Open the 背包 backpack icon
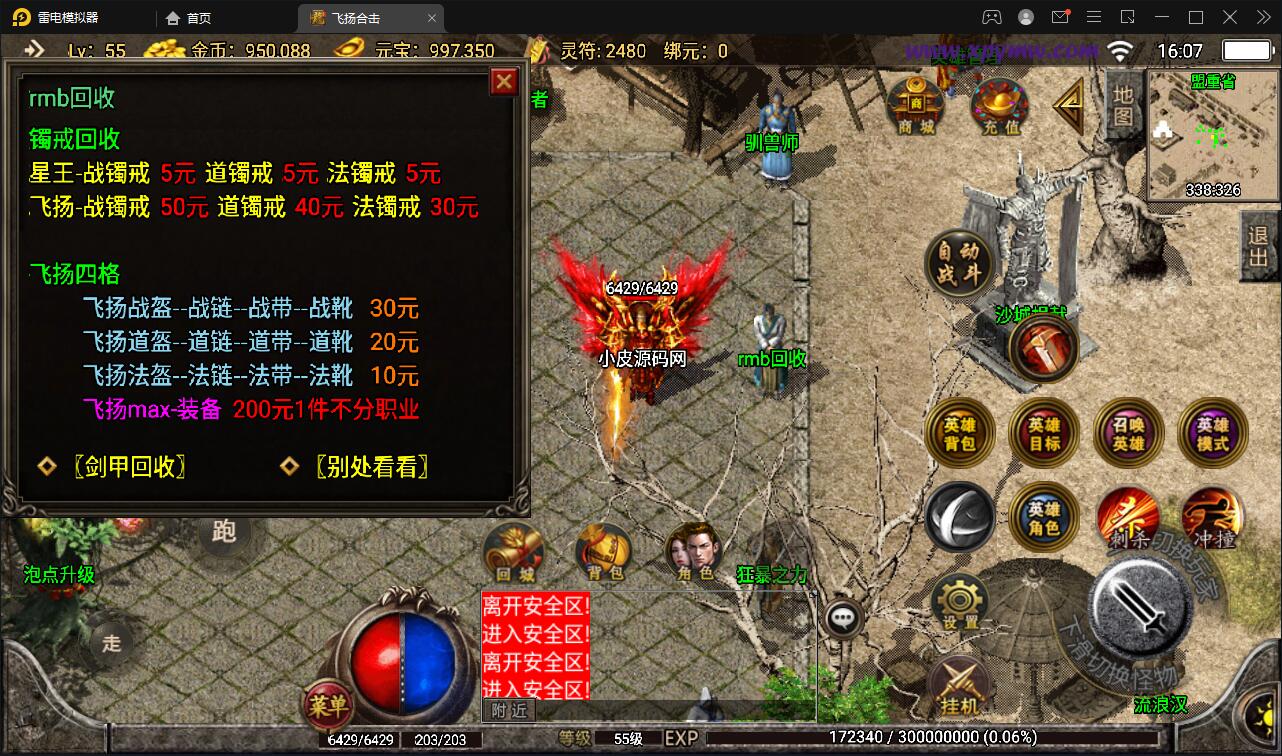1282x756 pixels. [x=600, y=551]
